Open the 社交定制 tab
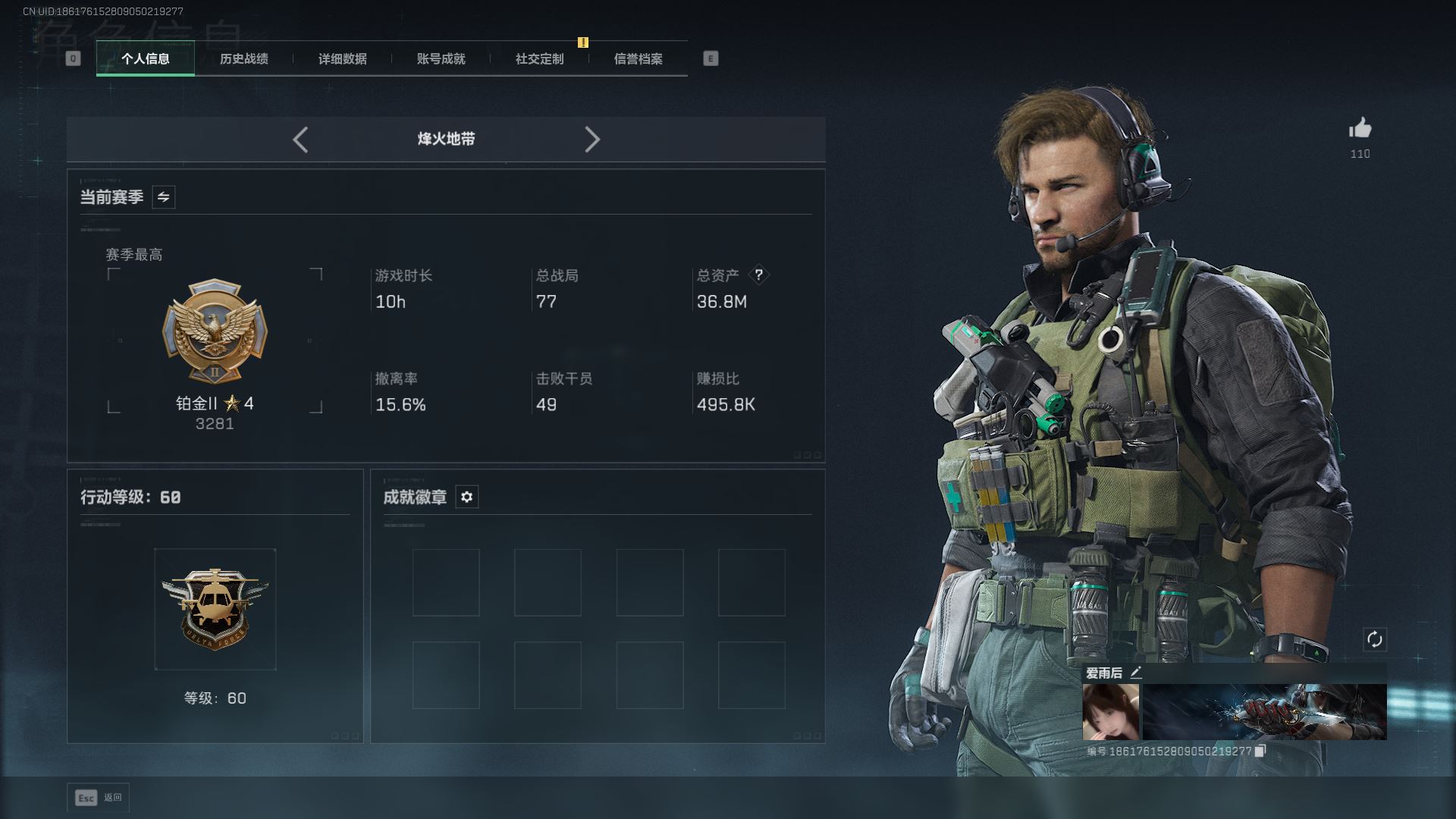1456x819 pixels. tap(539, 58)
